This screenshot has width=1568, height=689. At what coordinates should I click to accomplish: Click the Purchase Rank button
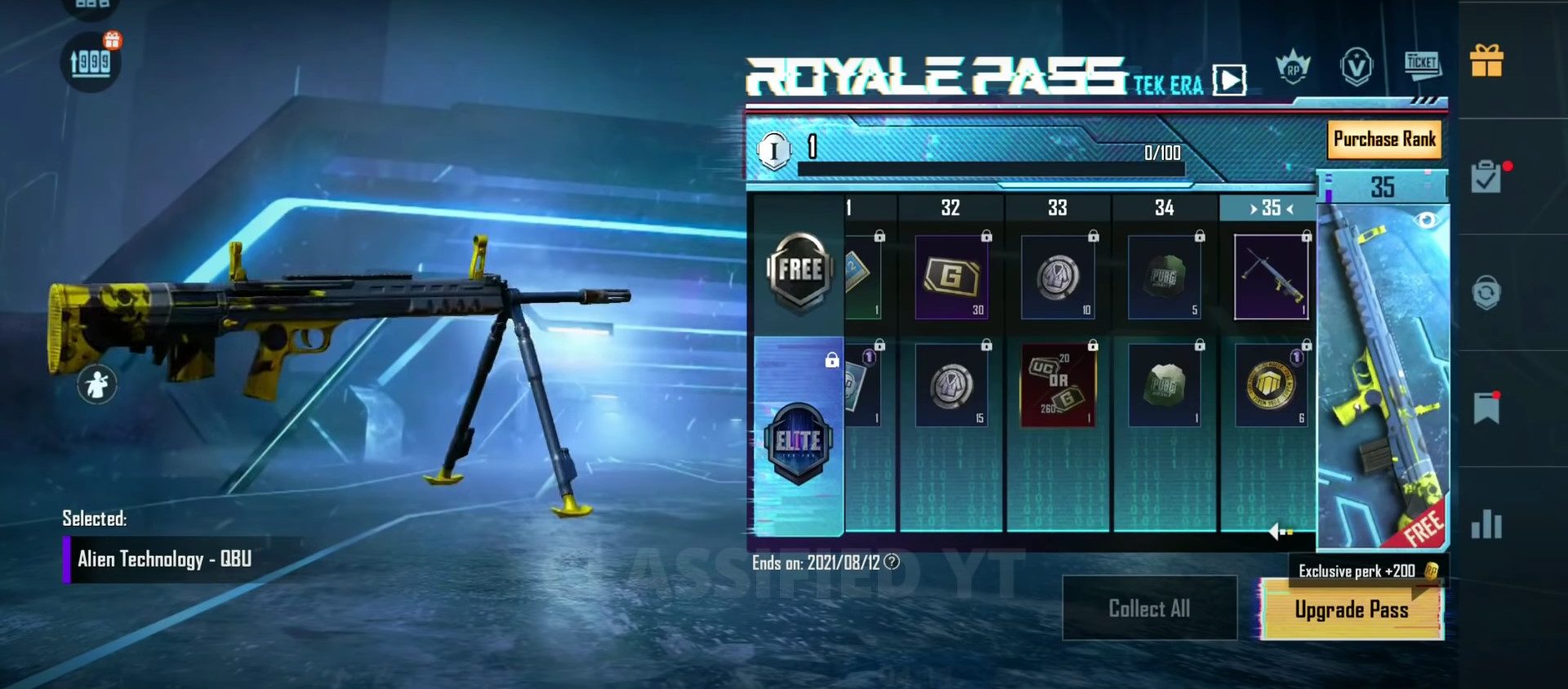pyautogui.click(x=1383, y=140)
